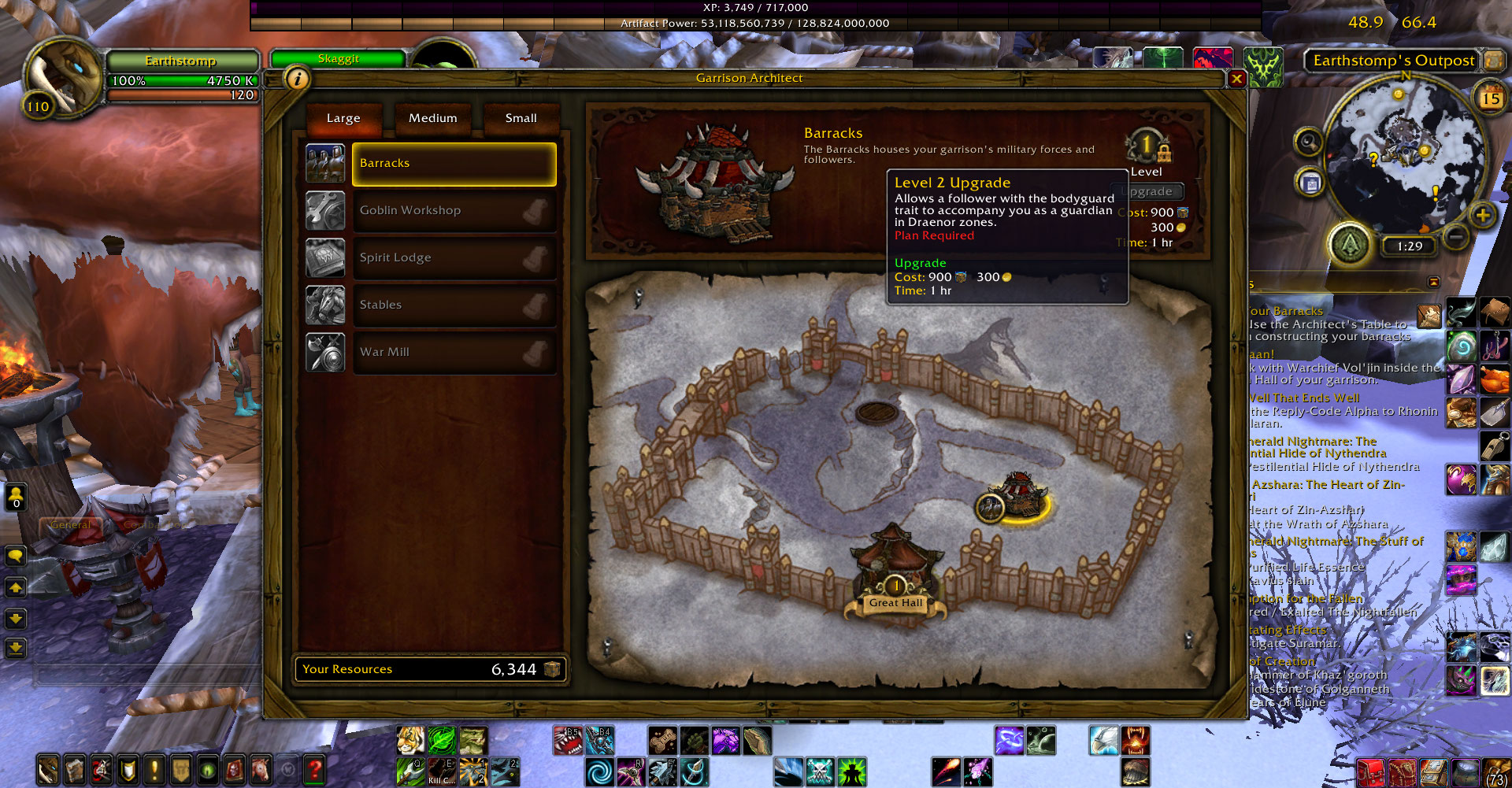Open the chat speech bubble button
Image resolution: width=1512 pixels, height=788 pixels.
coord(16,556)
